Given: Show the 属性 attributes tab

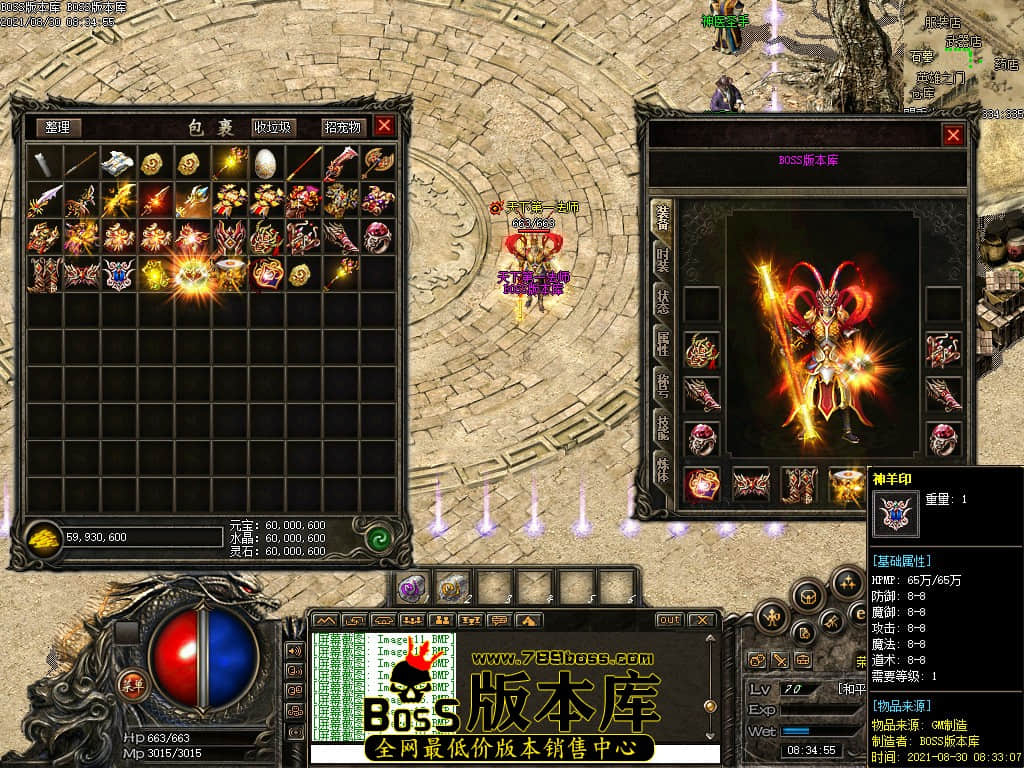Looking at the screenshot, I should tap(662, 343).
